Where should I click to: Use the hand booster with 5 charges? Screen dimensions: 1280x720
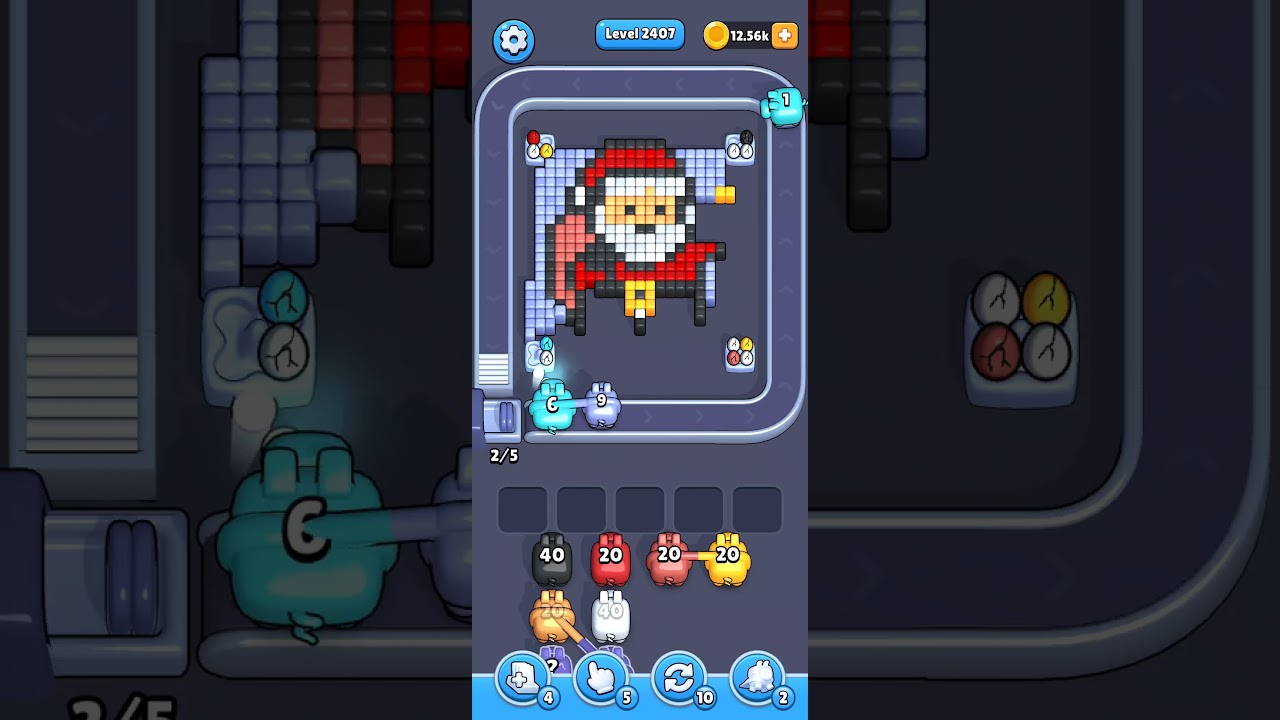[600, 678]
